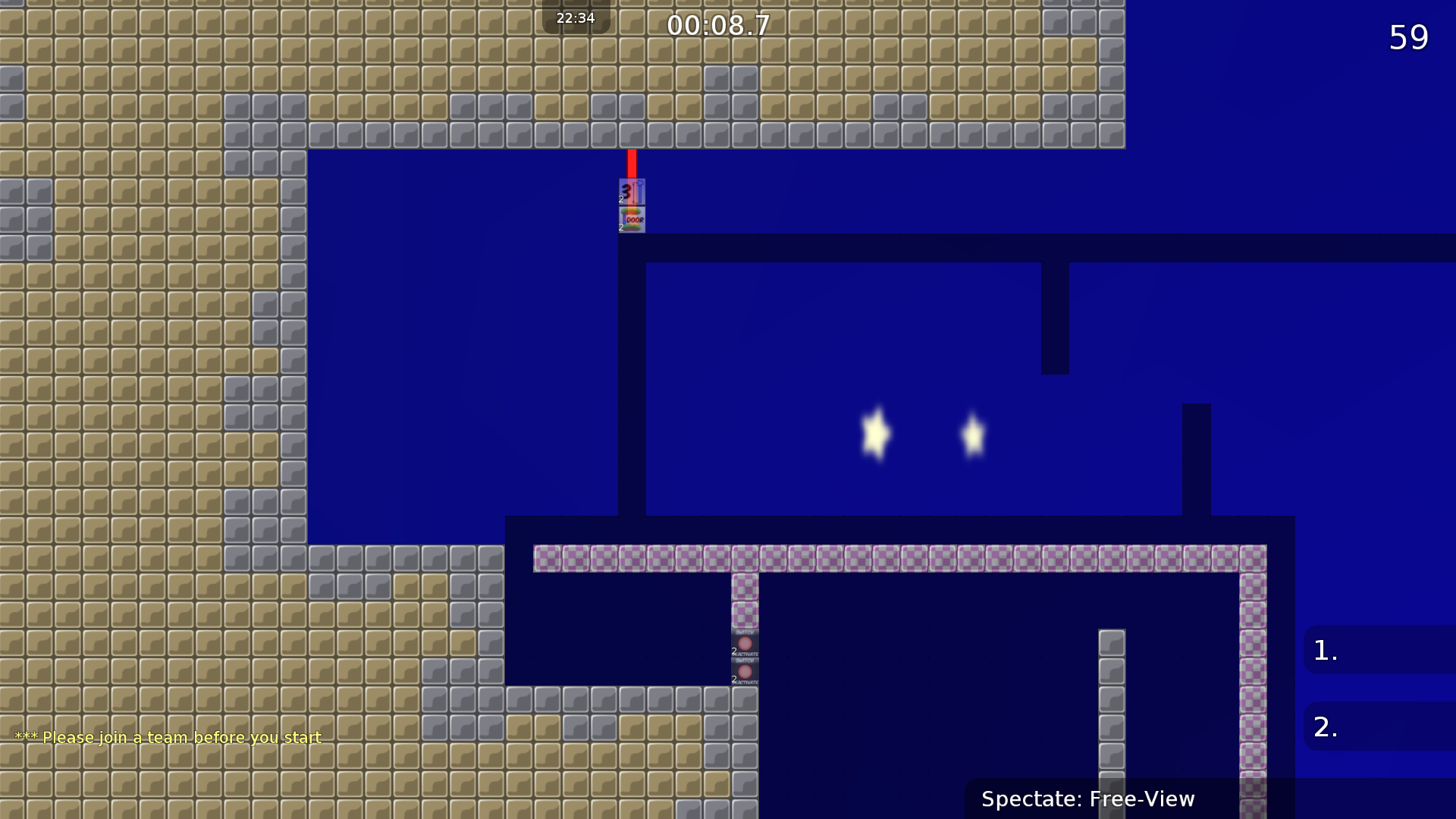The image size is (1456, 819).
Task: Click the join a team warning message
Action: point(167,737)
